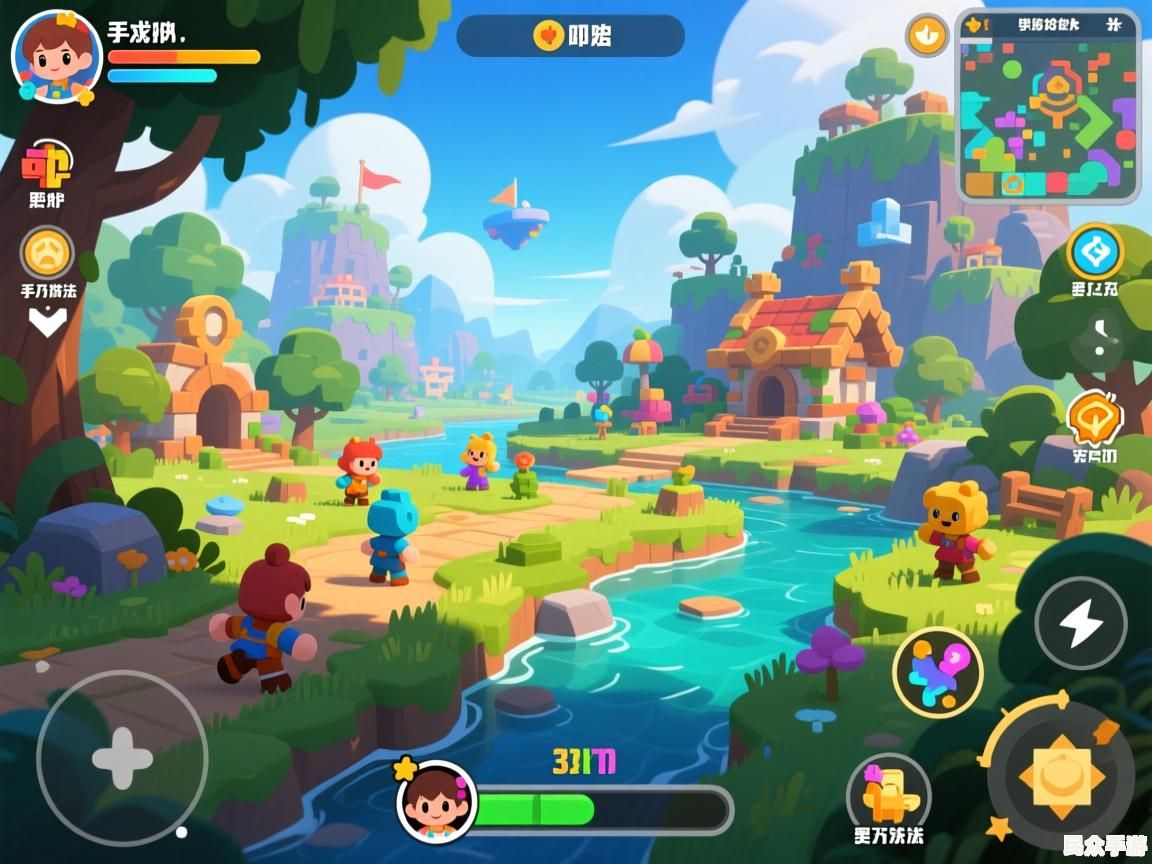Image resolution: width=1152 pixels, height=864 pixels.
Task: Use the colorful puzzle-piece skill button
Action: pos(937,671)
